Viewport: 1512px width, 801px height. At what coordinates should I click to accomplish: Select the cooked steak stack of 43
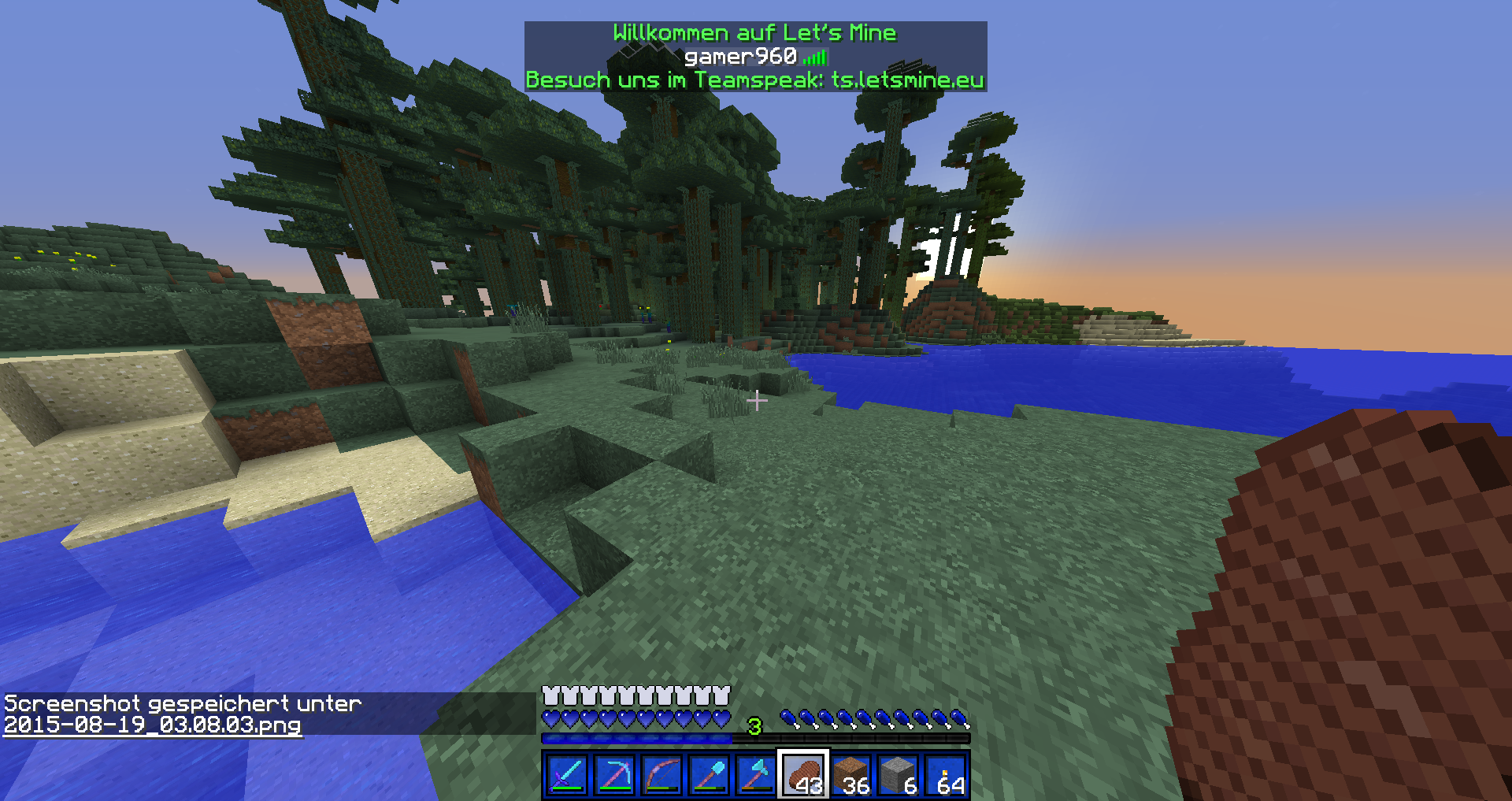[x=803, y=775]
